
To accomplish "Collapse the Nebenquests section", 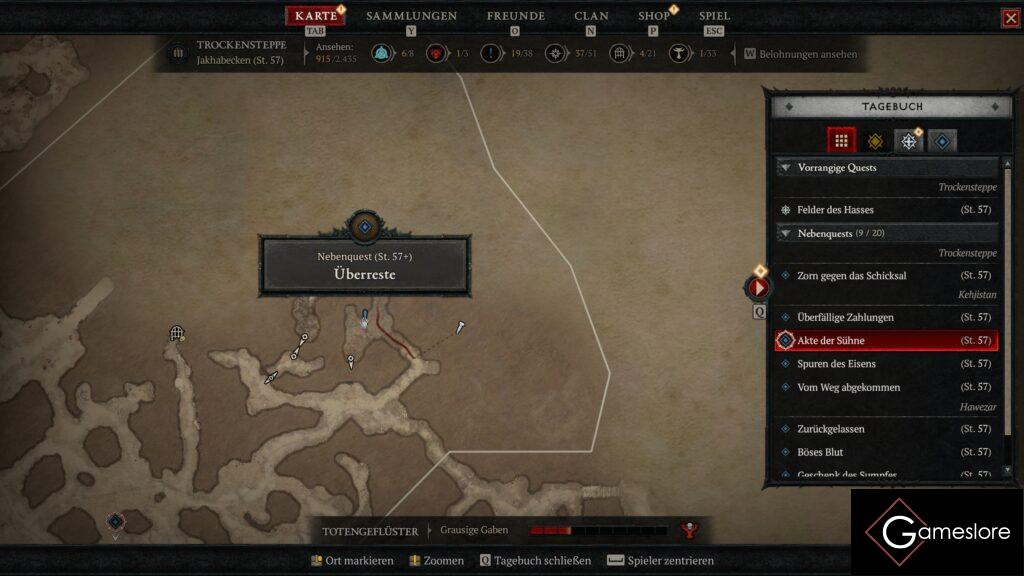I will pos(786,233).
